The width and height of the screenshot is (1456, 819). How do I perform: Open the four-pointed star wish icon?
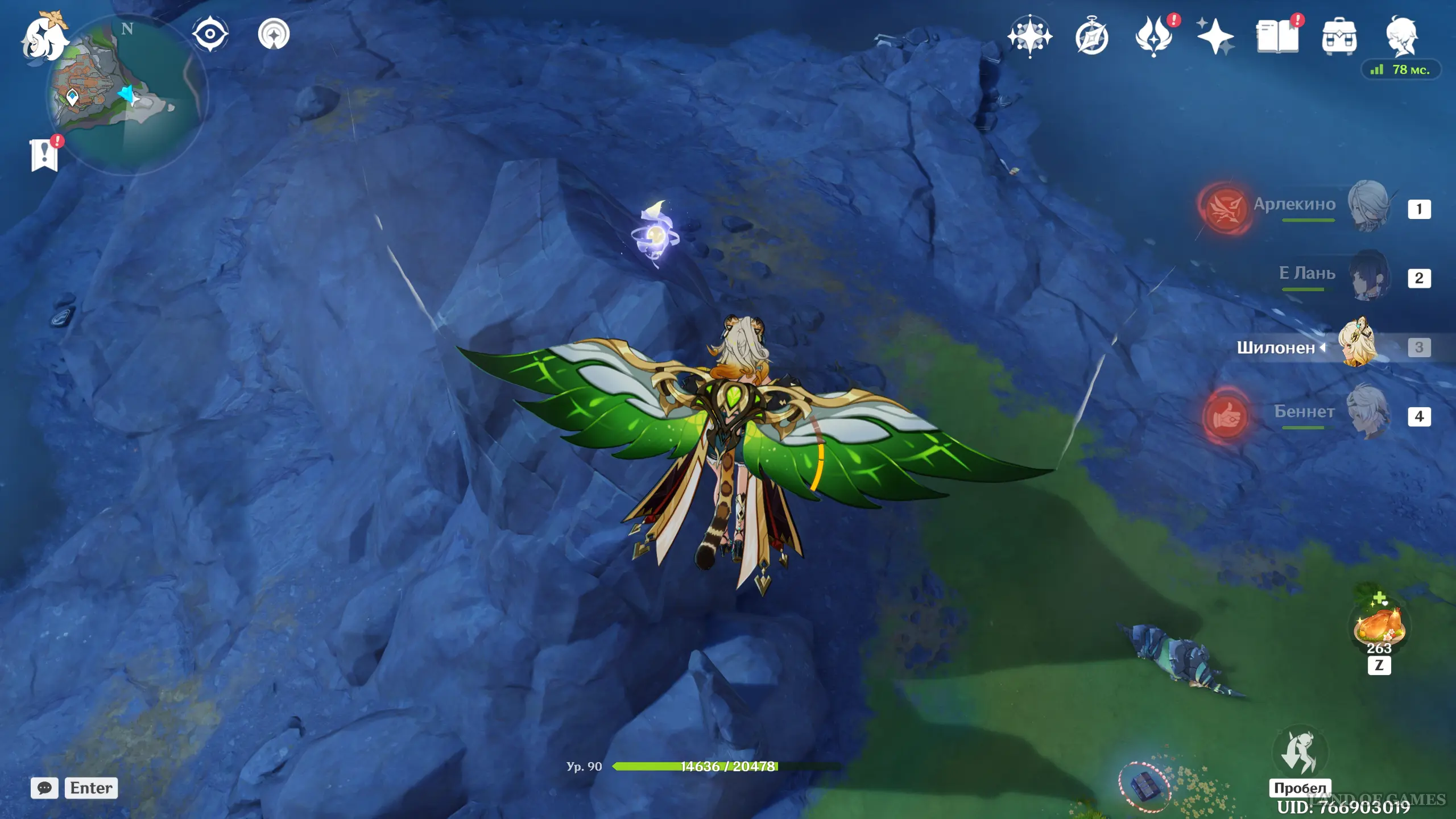tap(1029, 36)
